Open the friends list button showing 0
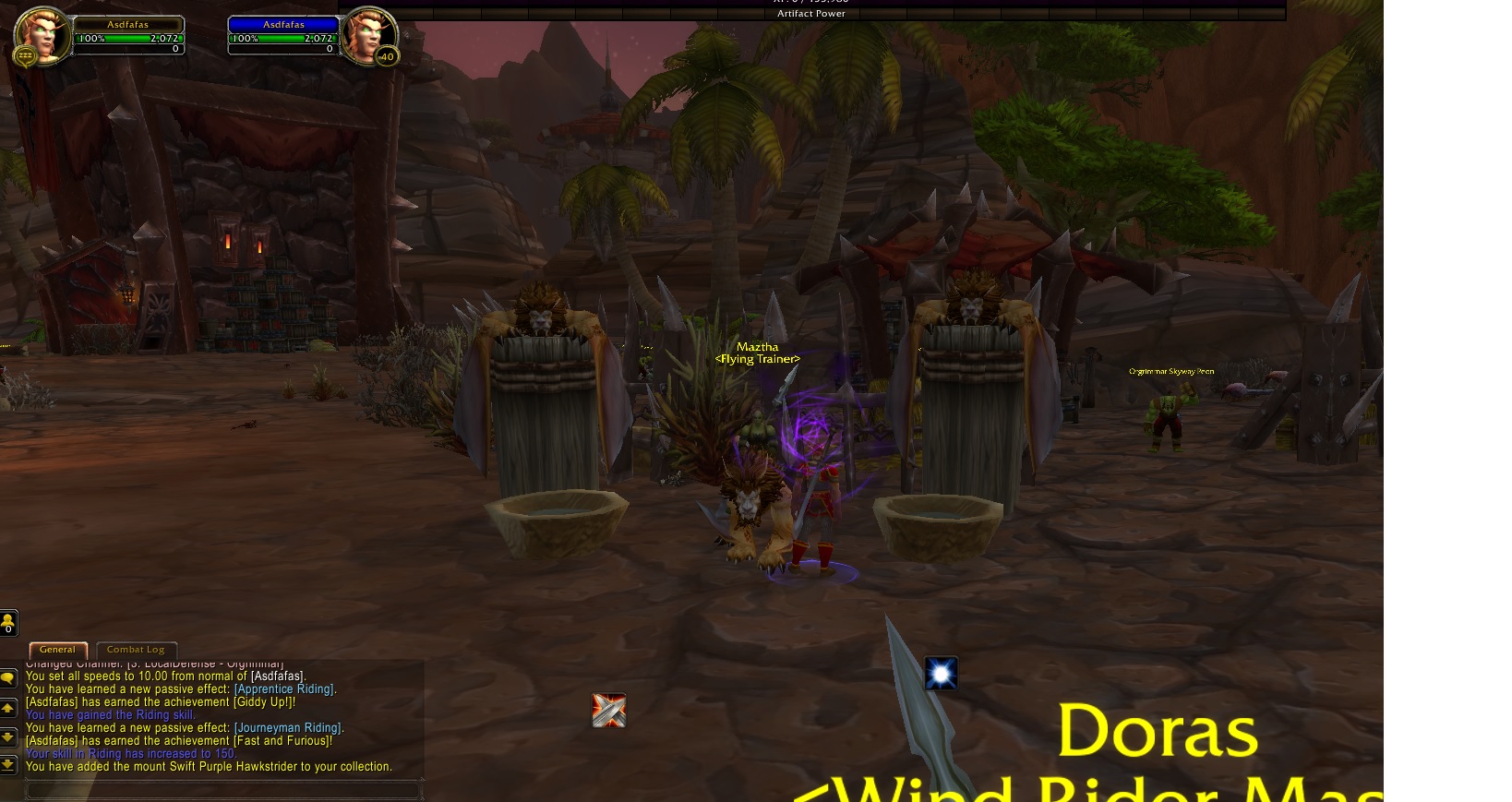The width and height of the screenshot is (1512, 802). tap(8, 624)
